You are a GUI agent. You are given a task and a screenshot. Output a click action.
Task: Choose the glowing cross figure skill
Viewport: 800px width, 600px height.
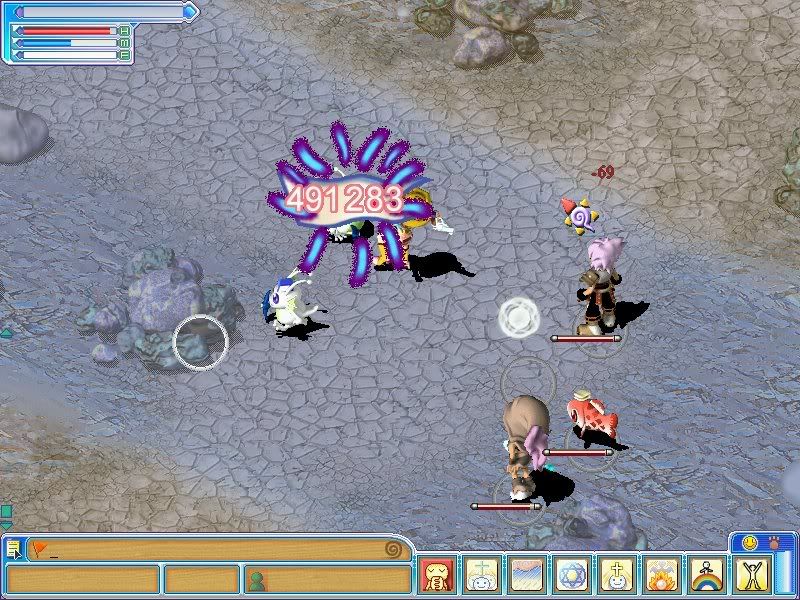click(618, 577)
